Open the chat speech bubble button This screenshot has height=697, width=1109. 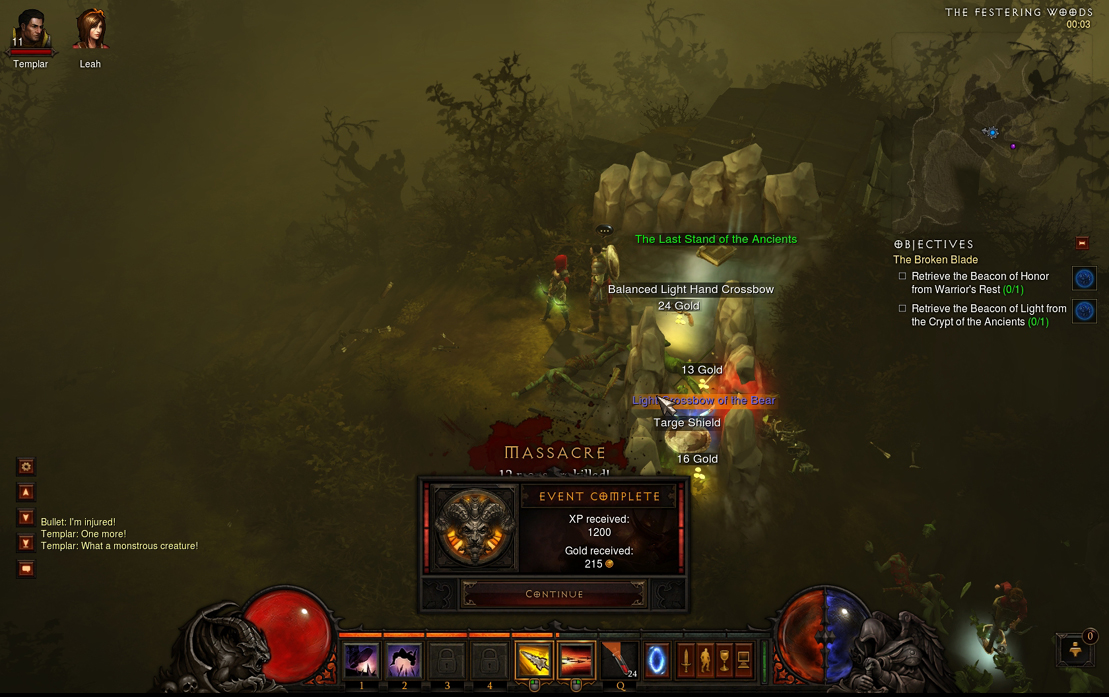[26, 569]
